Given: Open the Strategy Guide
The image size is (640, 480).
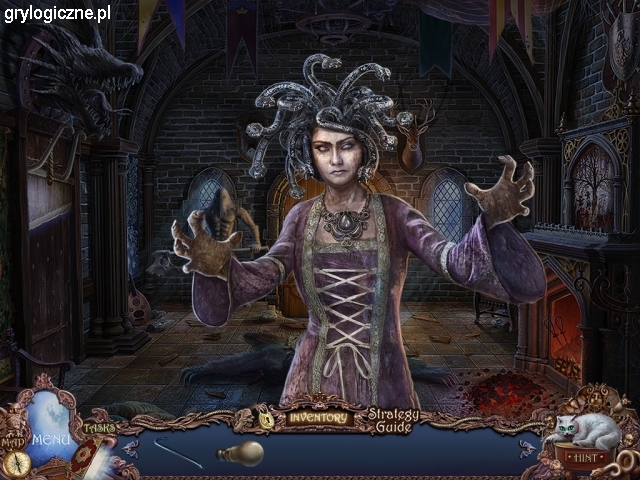Looking at the screenshot, I should [x=393, y=421].
